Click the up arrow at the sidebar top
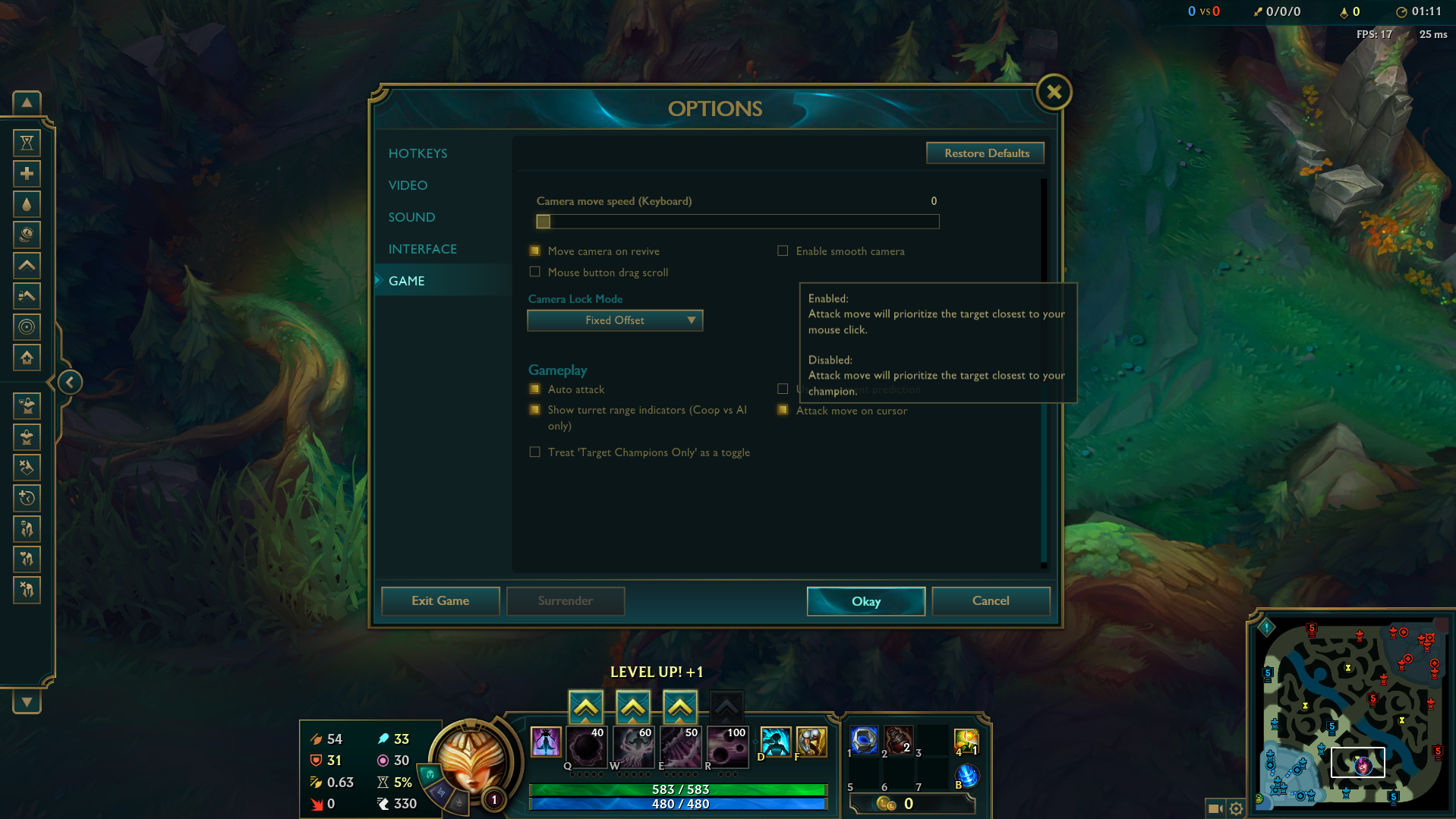 pyautogui.click(x=27, y=102)
